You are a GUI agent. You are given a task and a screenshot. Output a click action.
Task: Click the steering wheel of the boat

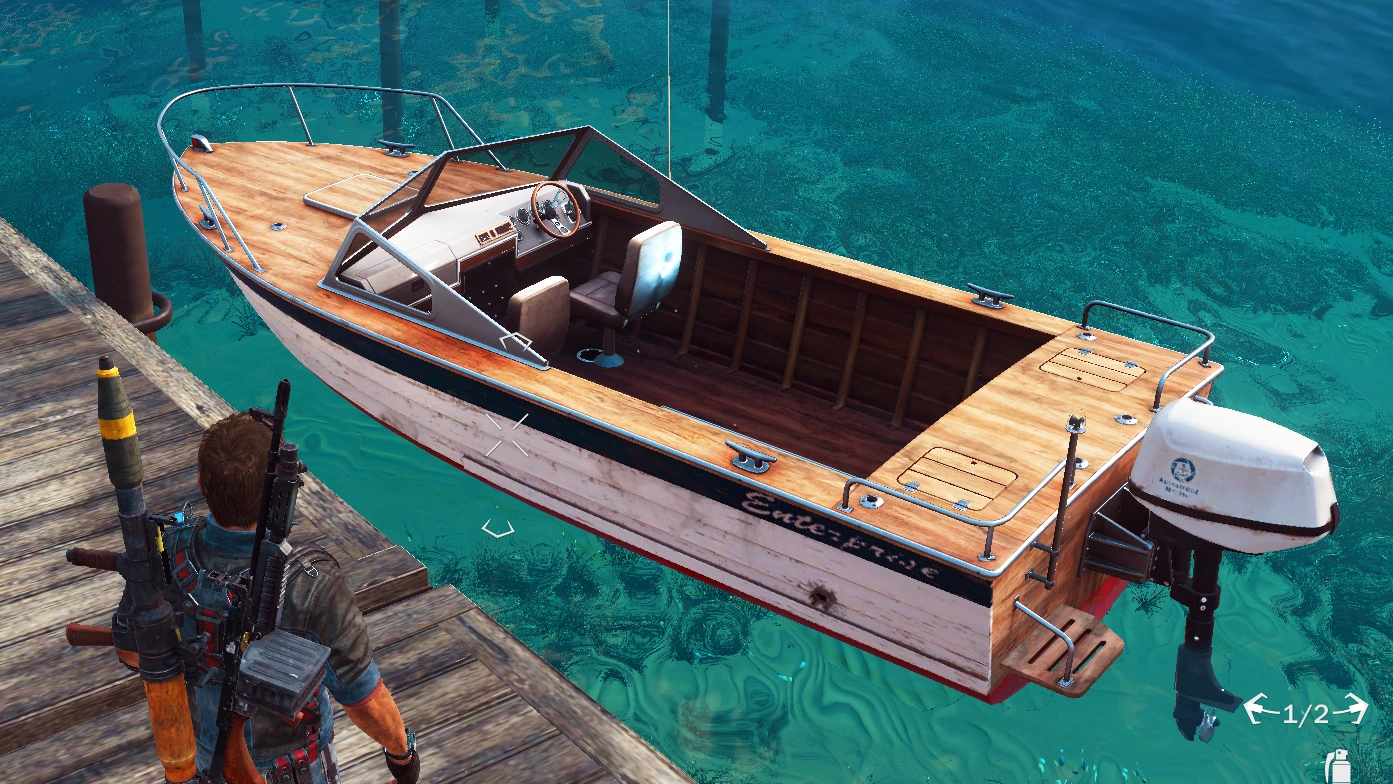pyautogui.click(x=556, y=207)
